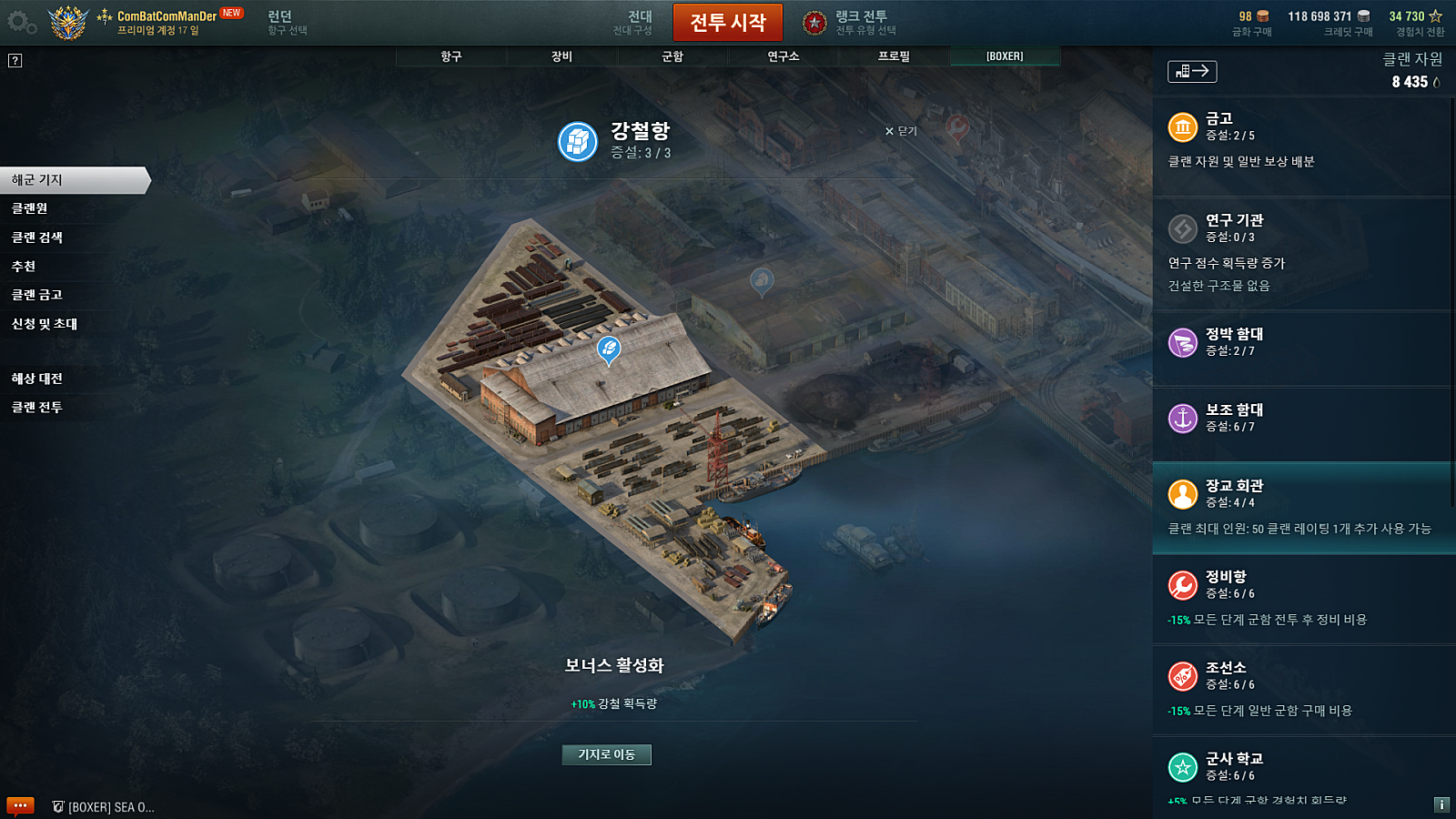Open the 연구소 tab

(x=783, y=56)
